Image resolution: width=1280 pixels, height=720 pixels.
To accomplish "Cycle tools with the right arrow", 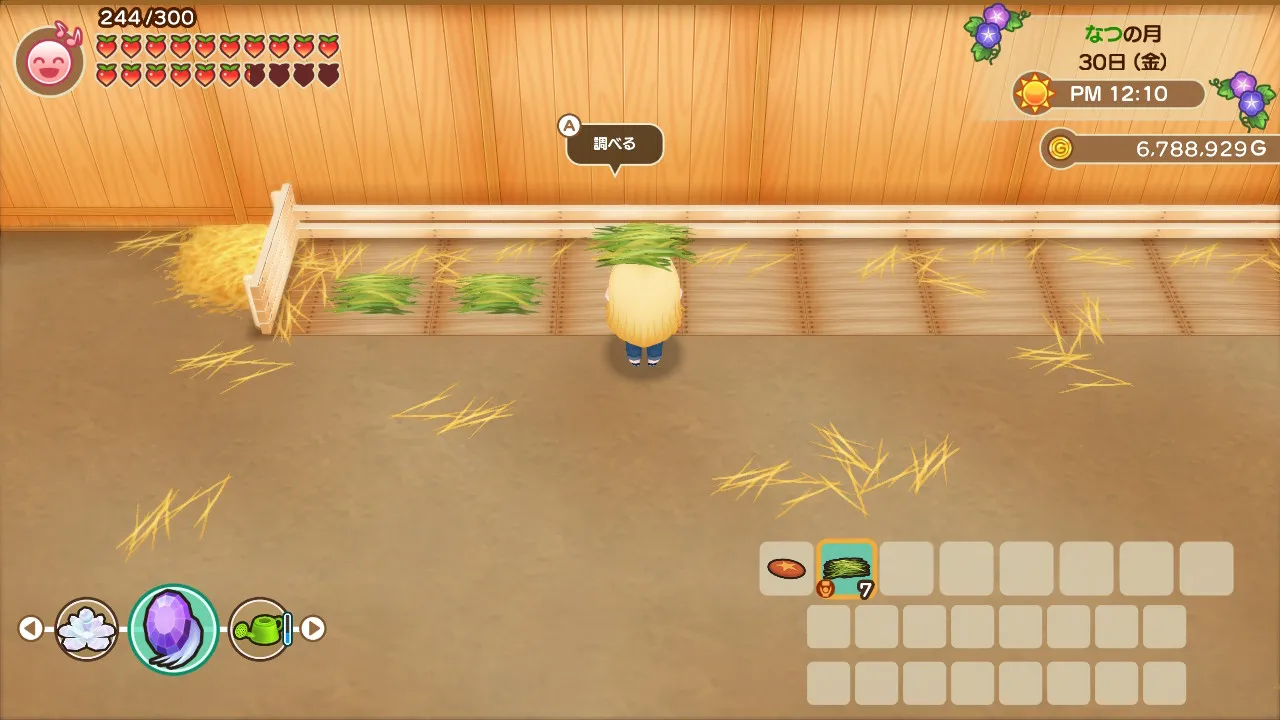I will coord(313,629).
